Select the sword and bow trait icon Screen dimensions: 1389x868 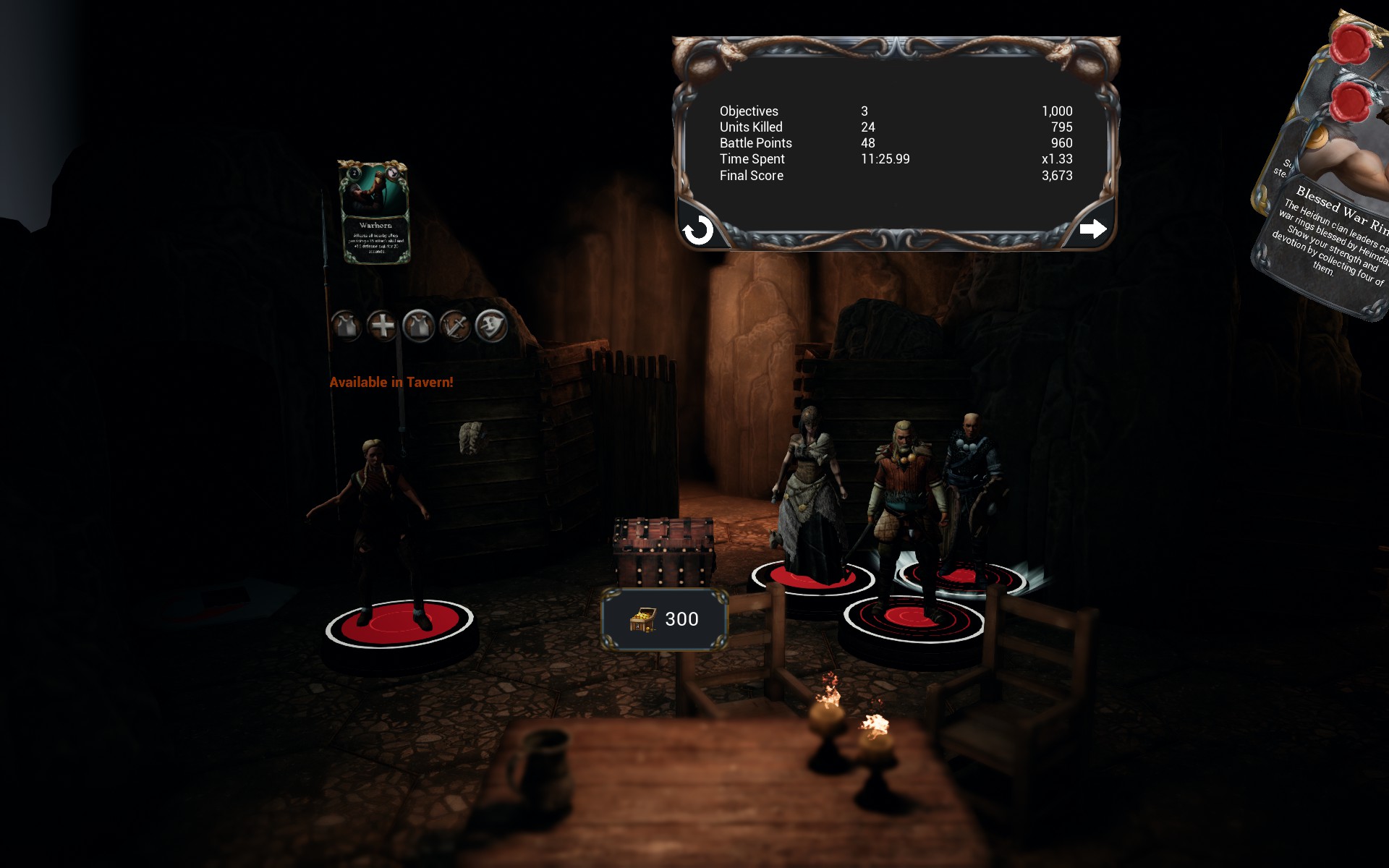tap(455, 326)
